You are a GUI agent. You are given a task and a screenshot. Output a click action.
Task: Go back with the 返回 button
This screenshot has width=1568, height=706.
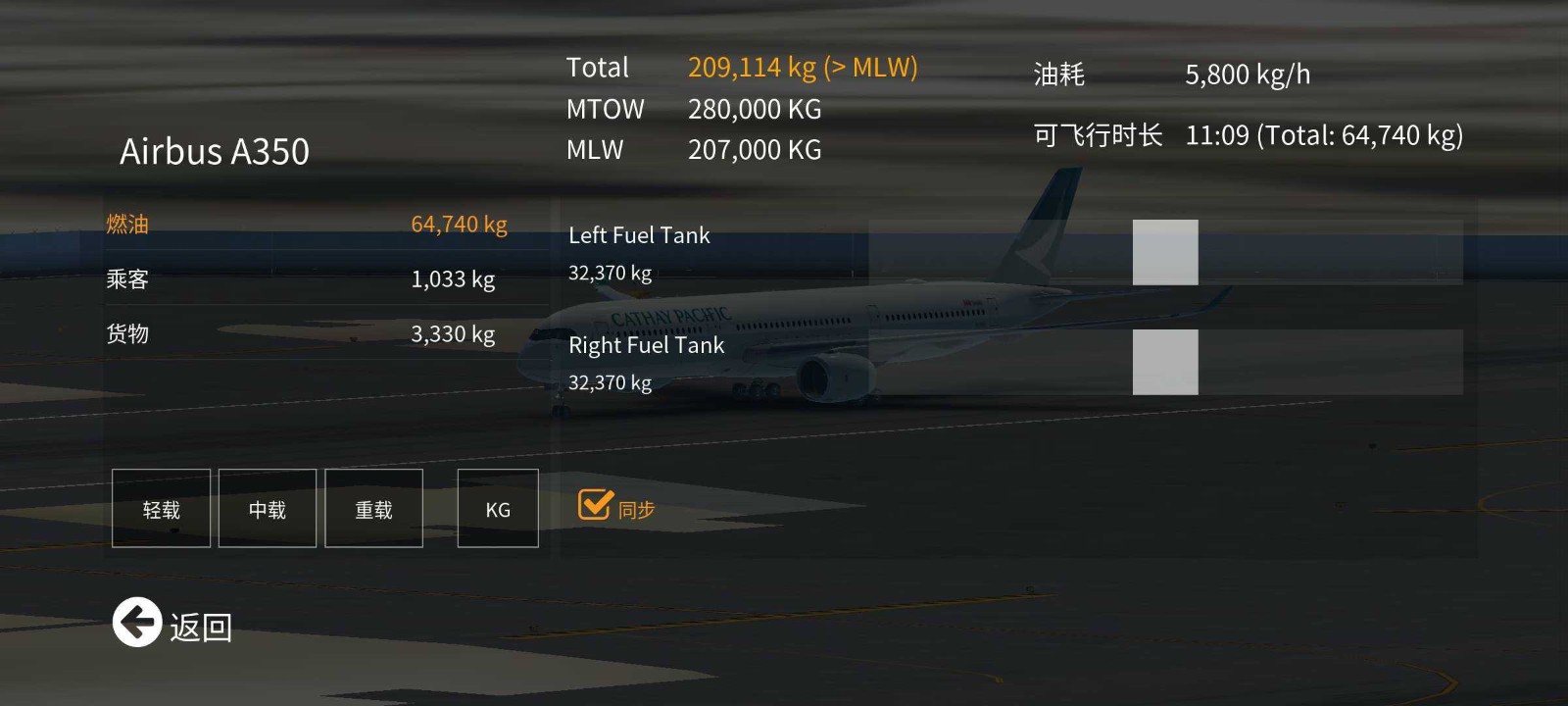click(137, 623)
